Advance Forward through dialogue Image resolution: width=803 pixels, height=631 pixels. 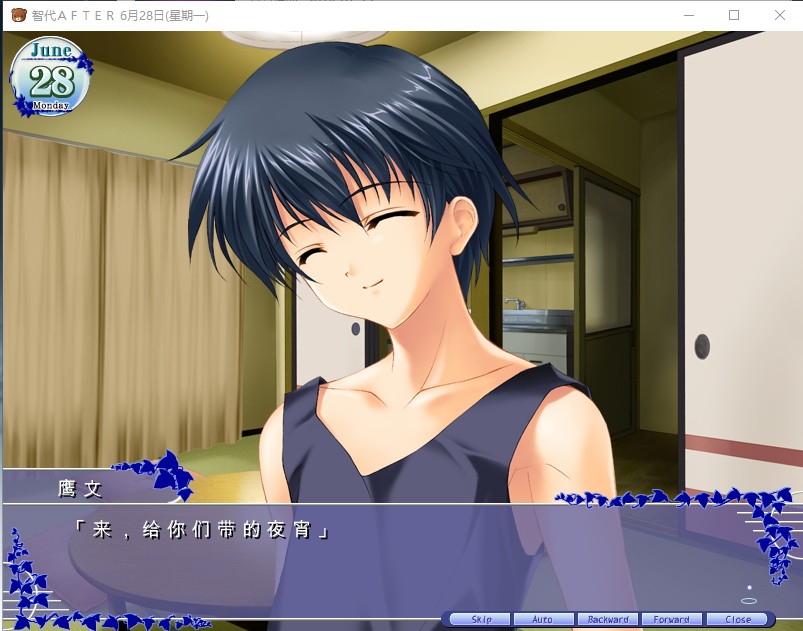tap(672, 620)
